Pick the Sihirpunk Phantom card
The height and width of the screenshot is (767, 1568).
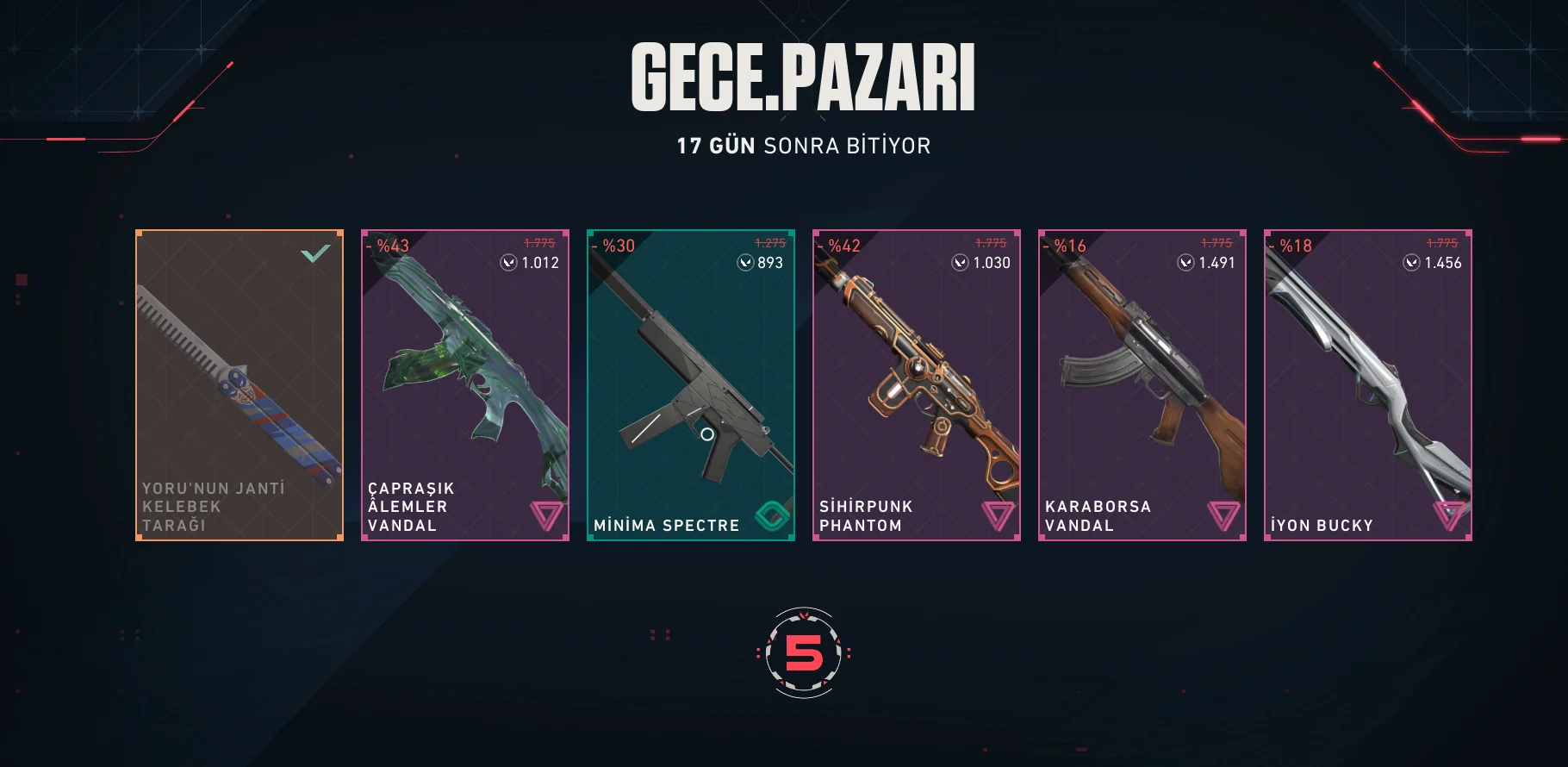click(x=917, y=385)
